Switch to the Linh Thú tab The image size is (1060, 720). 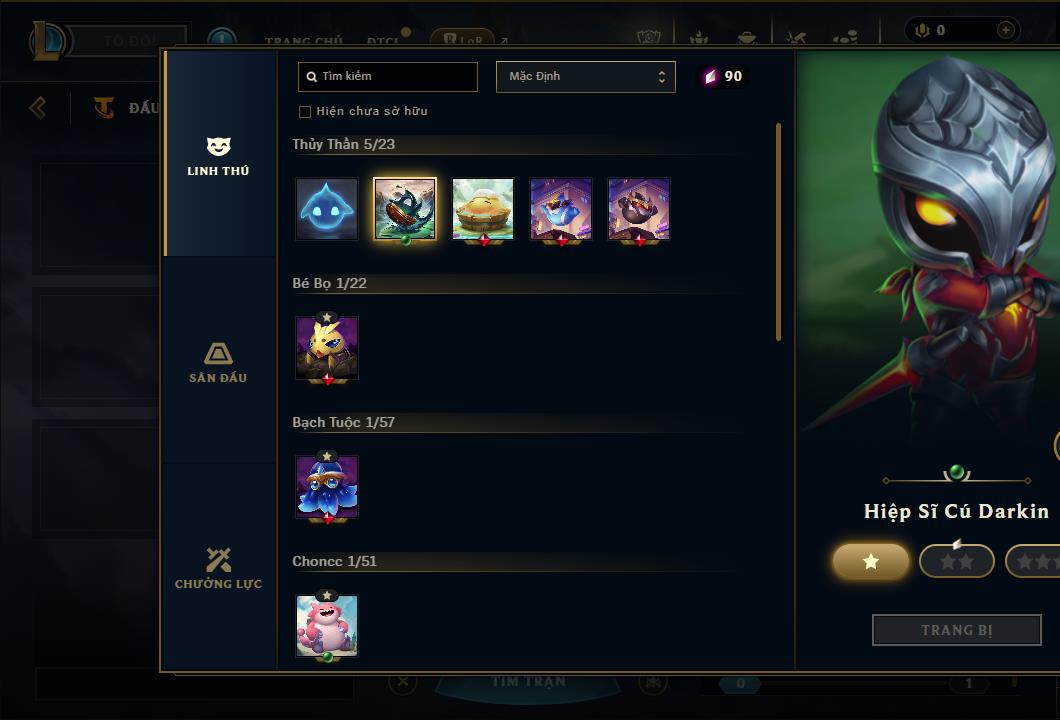coord(218,156)
